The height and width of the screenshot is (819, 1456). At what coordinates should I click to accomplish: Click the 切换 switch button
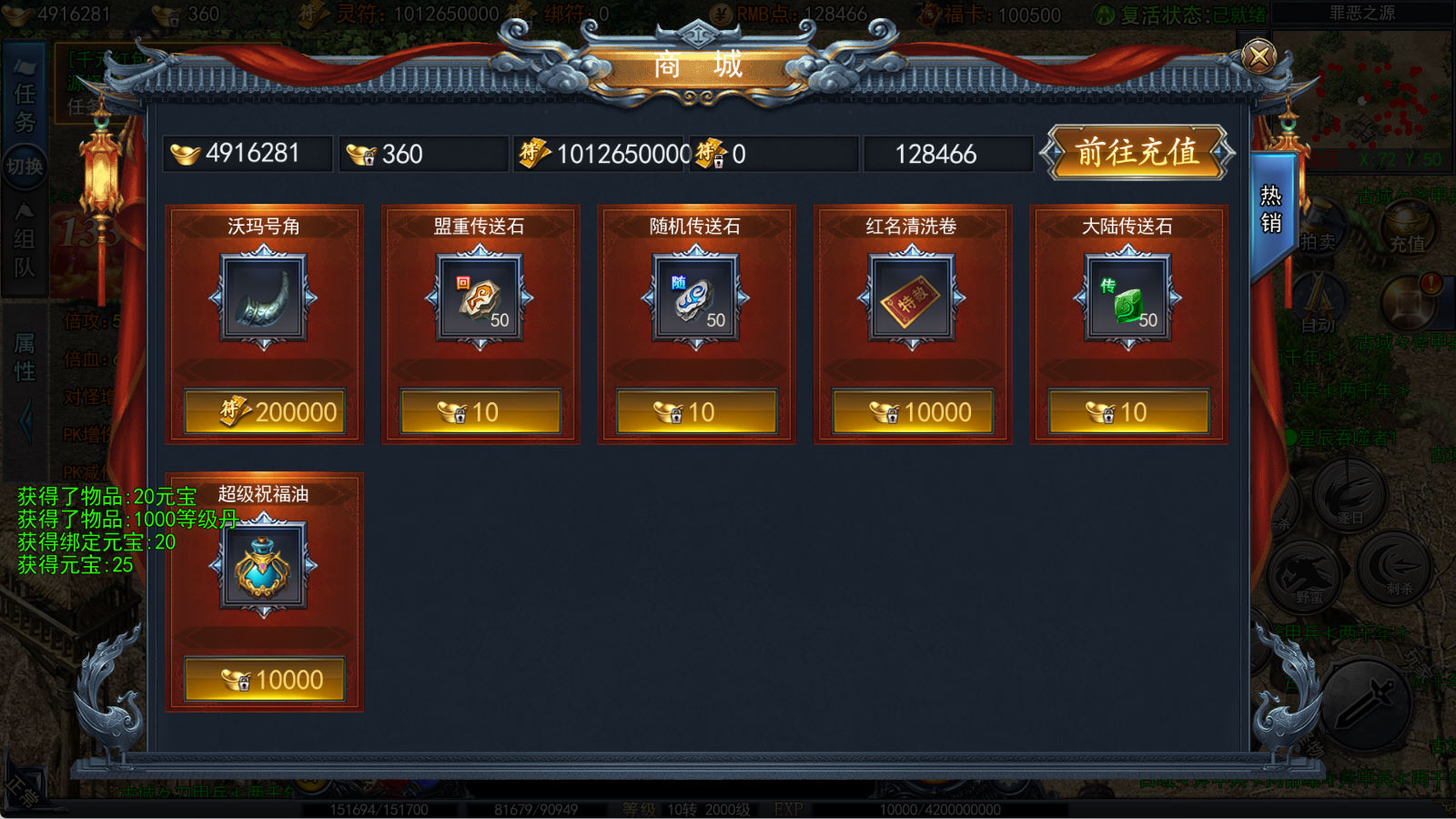(25, 167)
